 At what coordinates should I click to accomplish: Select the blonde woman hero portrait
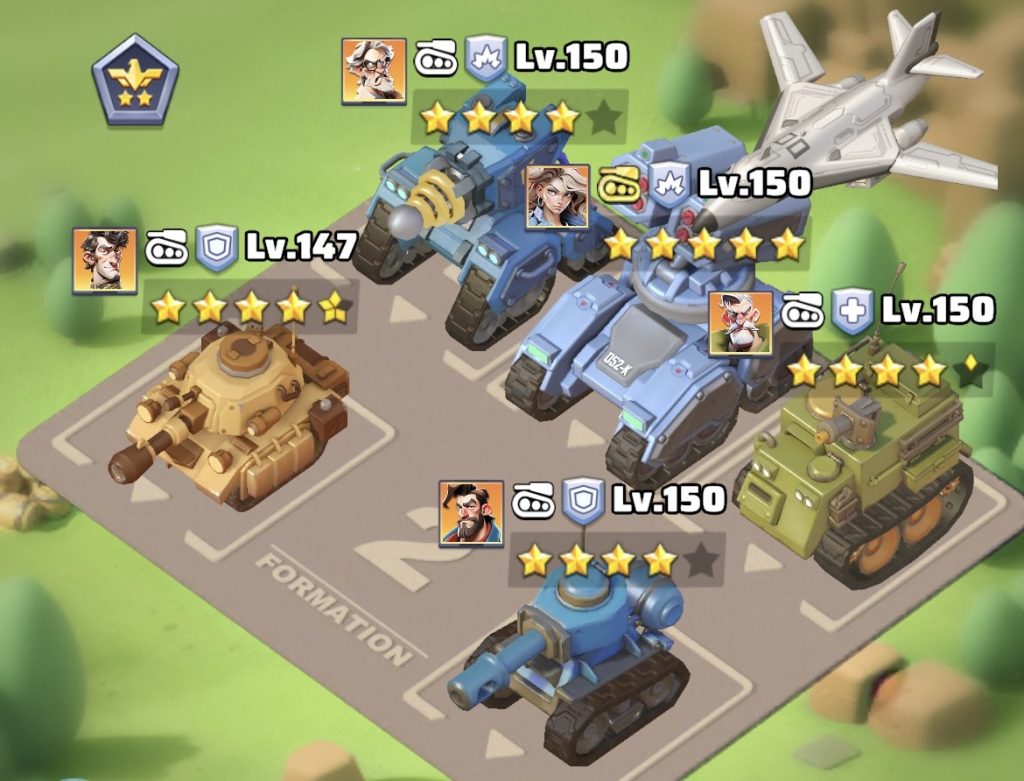(x=557, y=196)
